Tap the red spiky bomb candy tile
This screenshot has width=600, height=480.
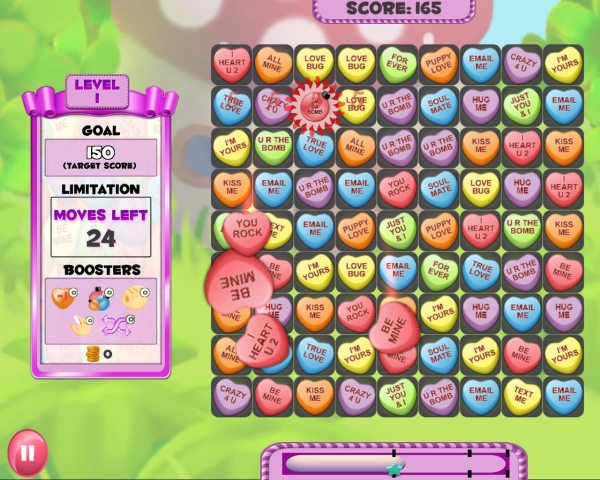pos(315,103)
